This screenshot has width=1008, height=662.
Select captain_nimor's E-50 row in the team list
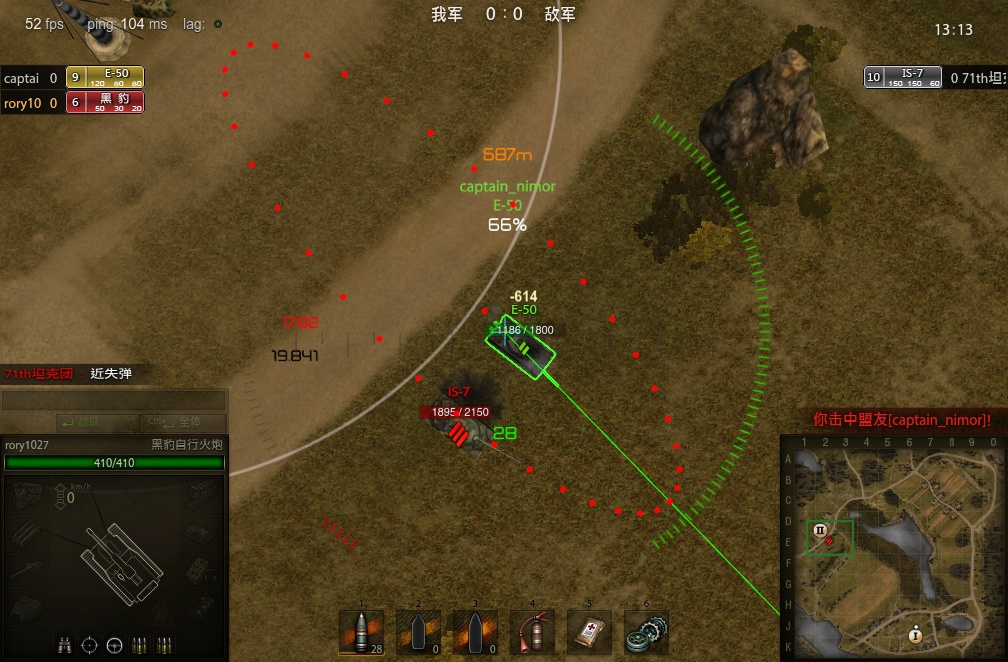pos(73,78)
